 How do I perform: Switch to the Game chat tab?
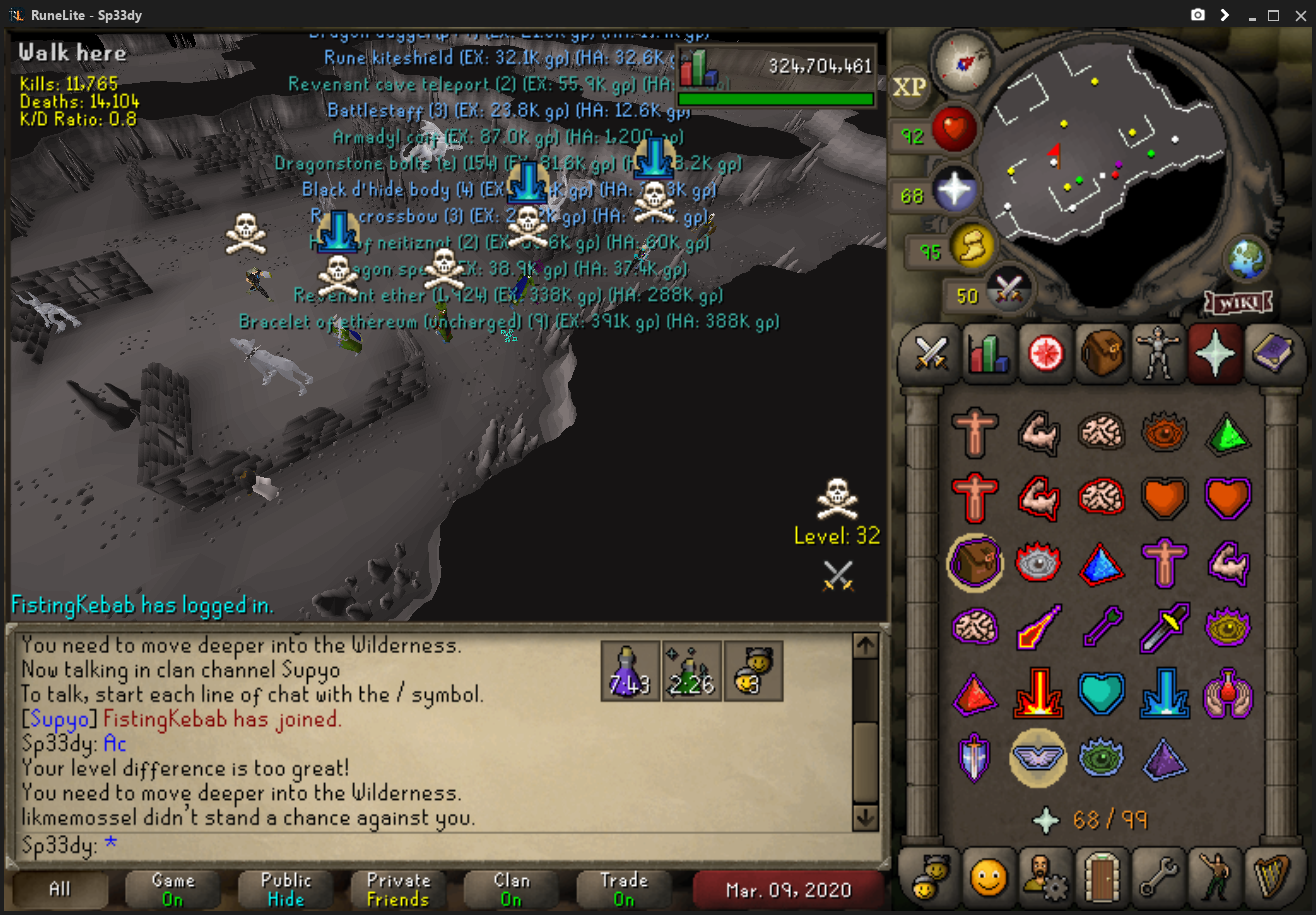pyautogui.click(x=173, y=888)
